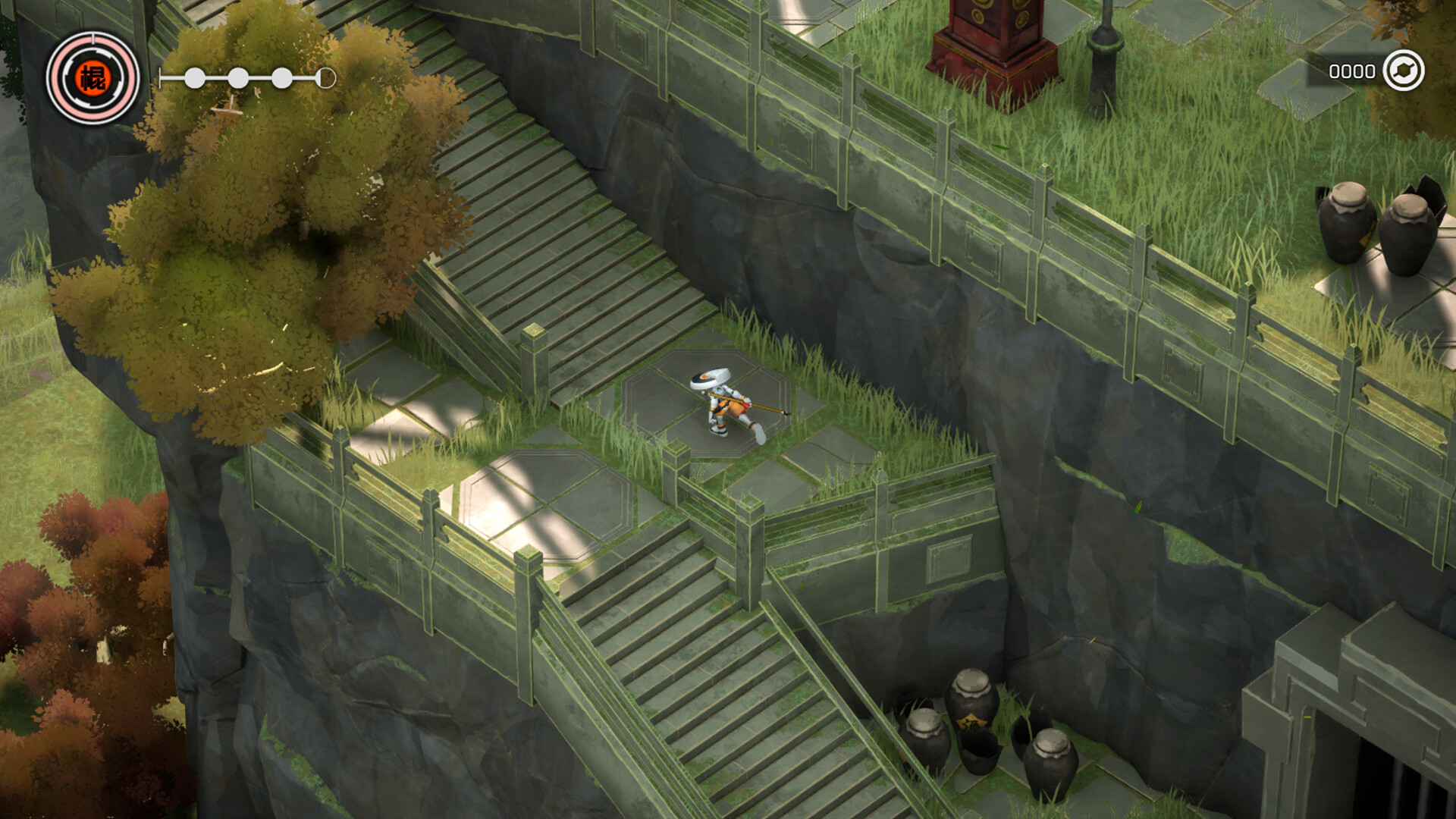
Task: Click the second filled pip on the charge meter
Action: coord(237,77)
